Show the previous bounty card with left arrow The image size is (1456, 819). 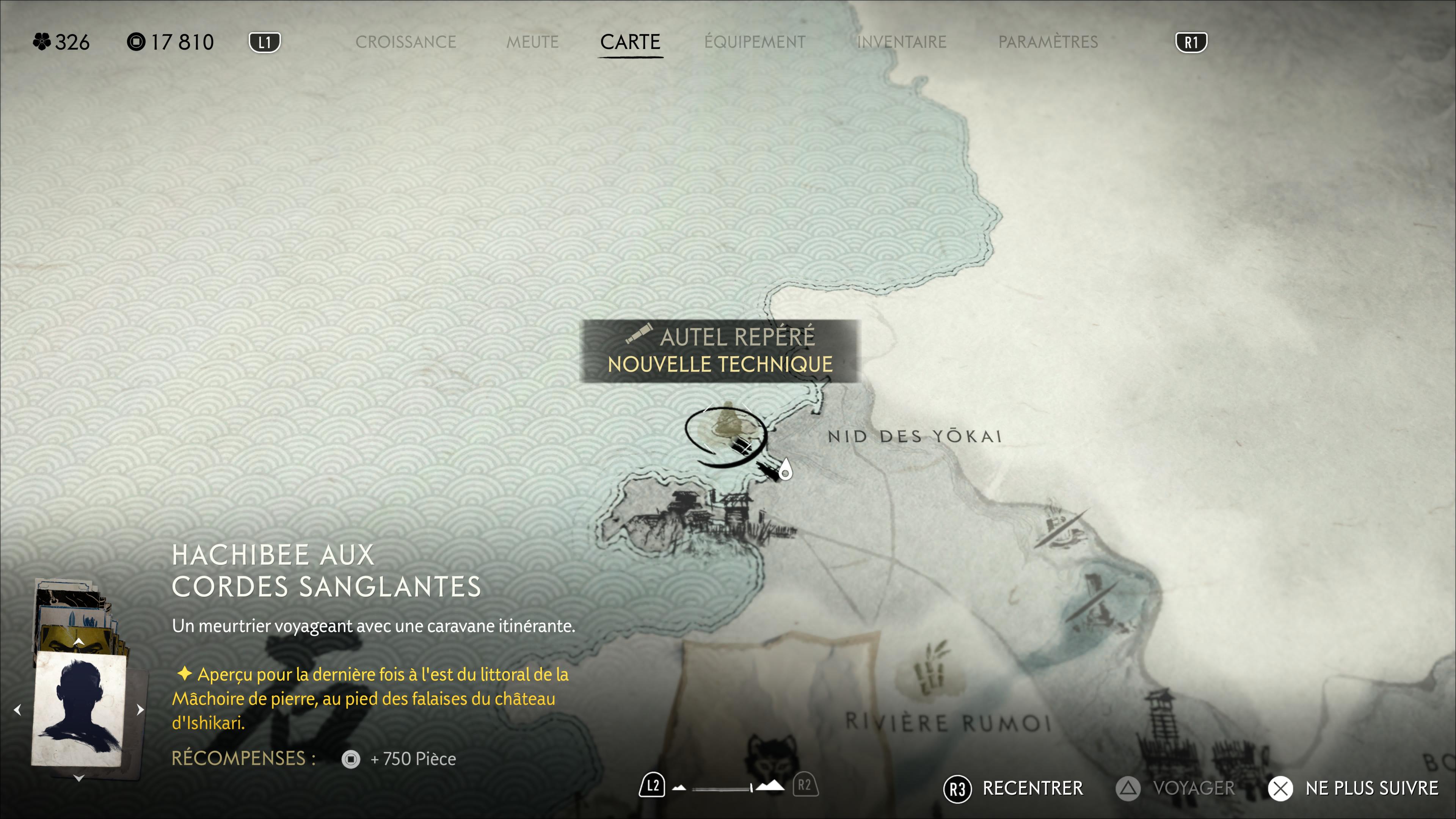click(17, 710)
